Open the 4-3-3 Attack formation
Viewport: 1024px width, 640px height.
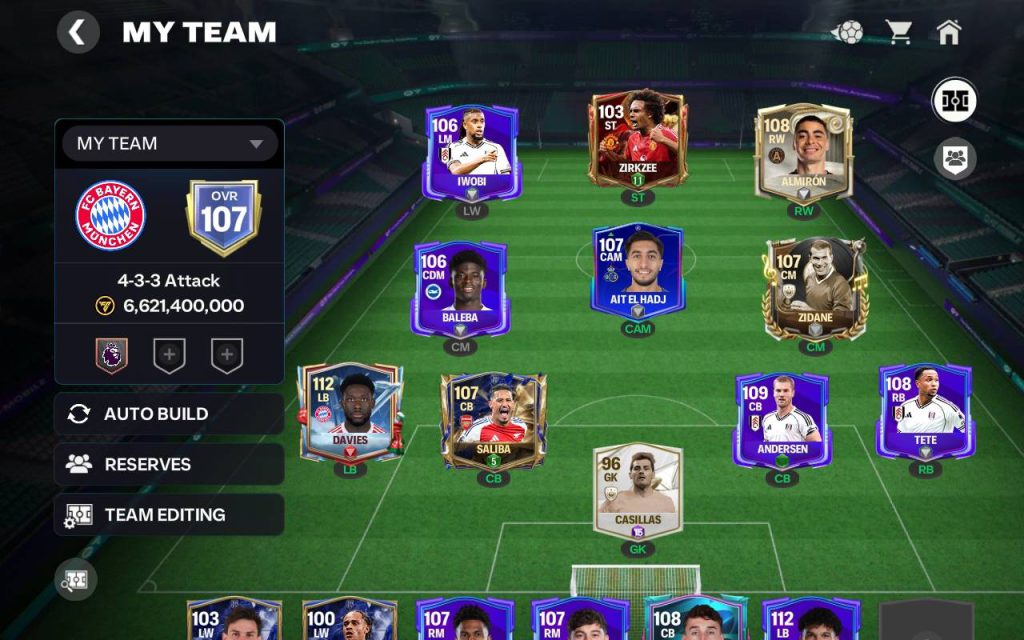[169, 281]
